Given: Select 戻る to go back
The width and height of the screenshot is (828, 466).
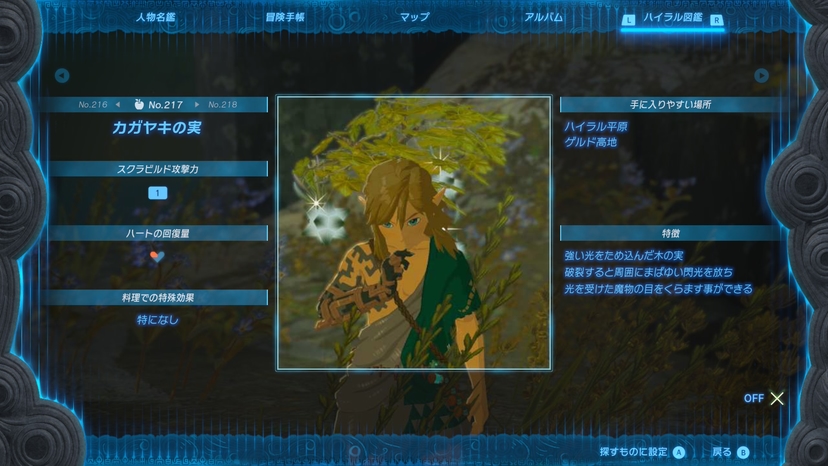Looking at the screenshot, I should [729, 452].
